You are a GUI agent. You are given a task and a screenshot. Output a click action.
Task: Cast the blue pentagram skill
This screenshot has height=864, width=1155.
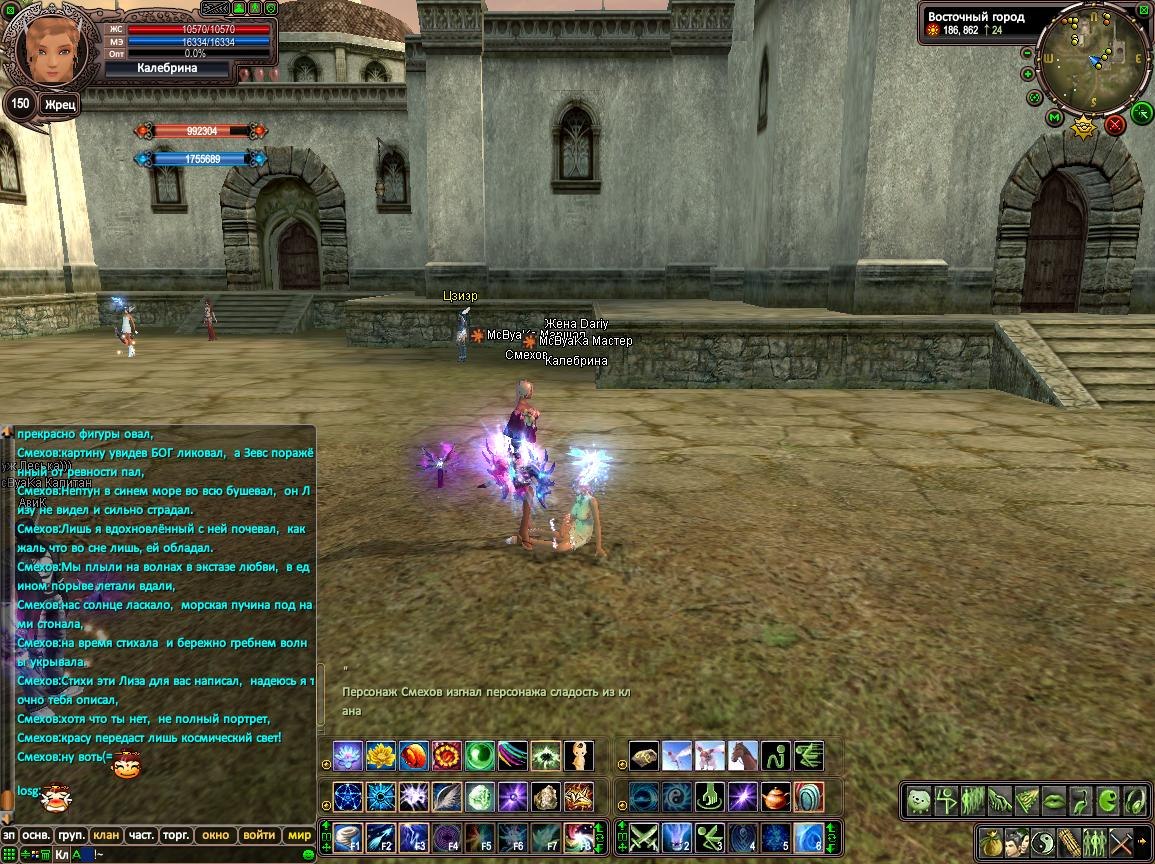coord(347,797)
